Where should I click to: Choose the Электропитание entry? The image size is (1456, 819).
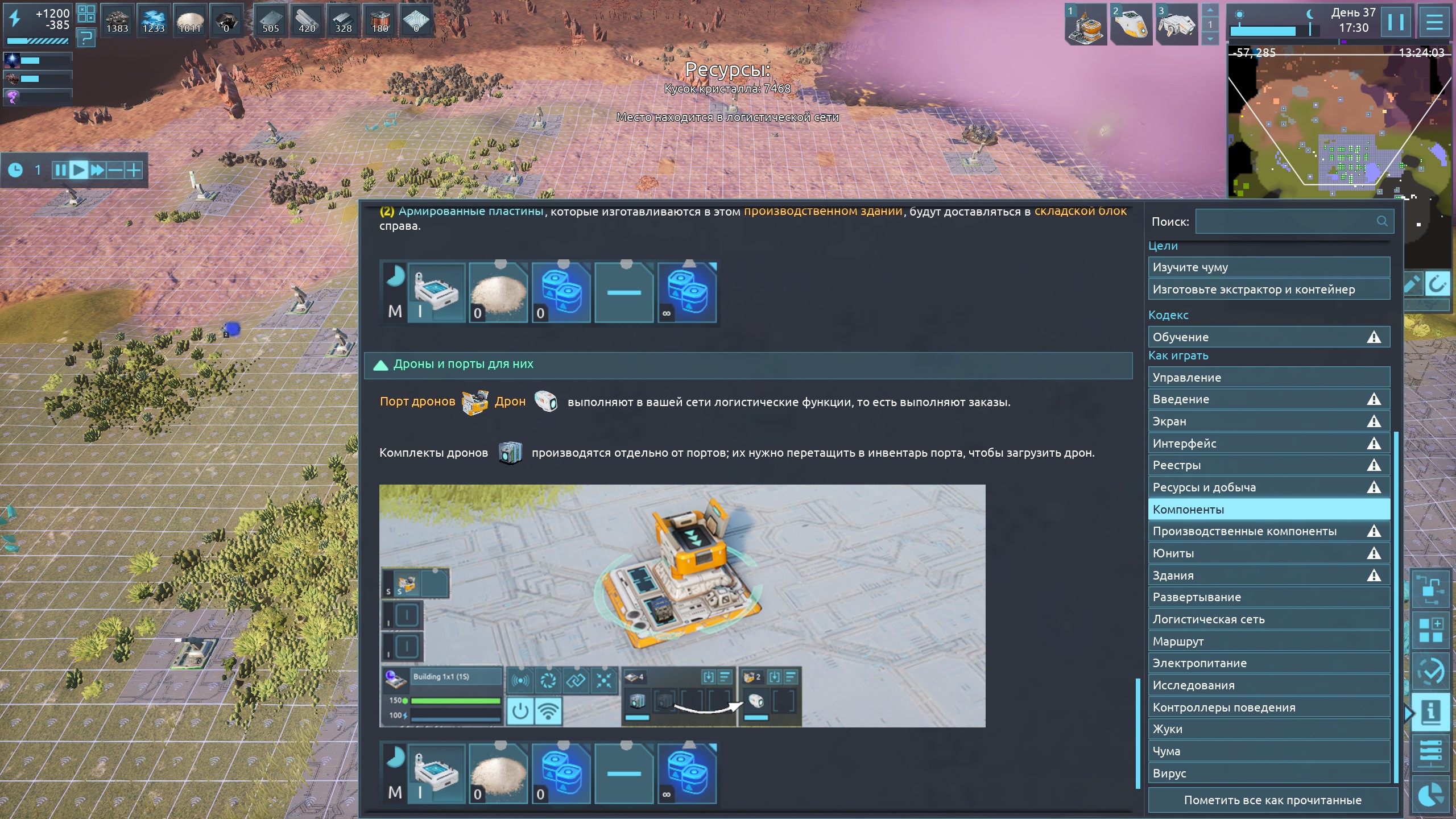[1268, 663]
